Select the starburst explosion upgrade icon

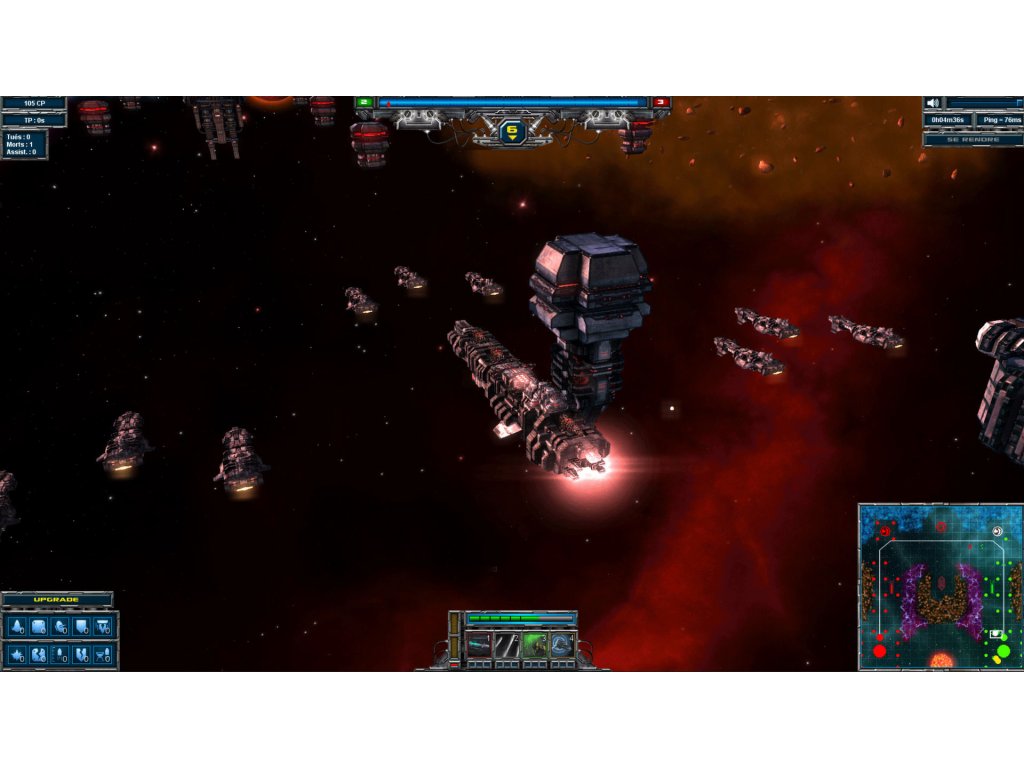click(x=17, y=655)
